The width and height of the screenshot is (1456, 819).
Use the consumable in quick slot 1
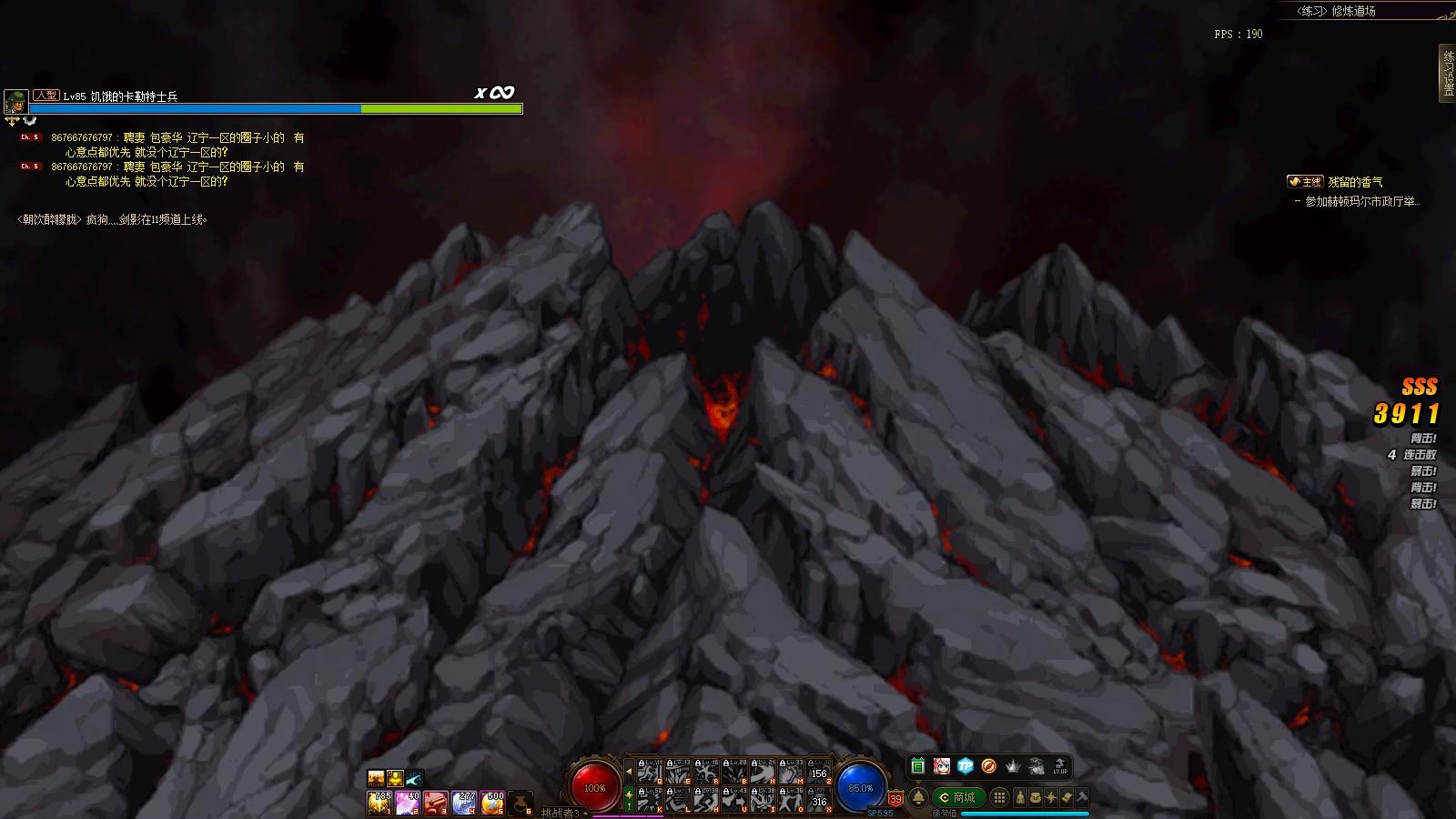(x=379, y=803)
